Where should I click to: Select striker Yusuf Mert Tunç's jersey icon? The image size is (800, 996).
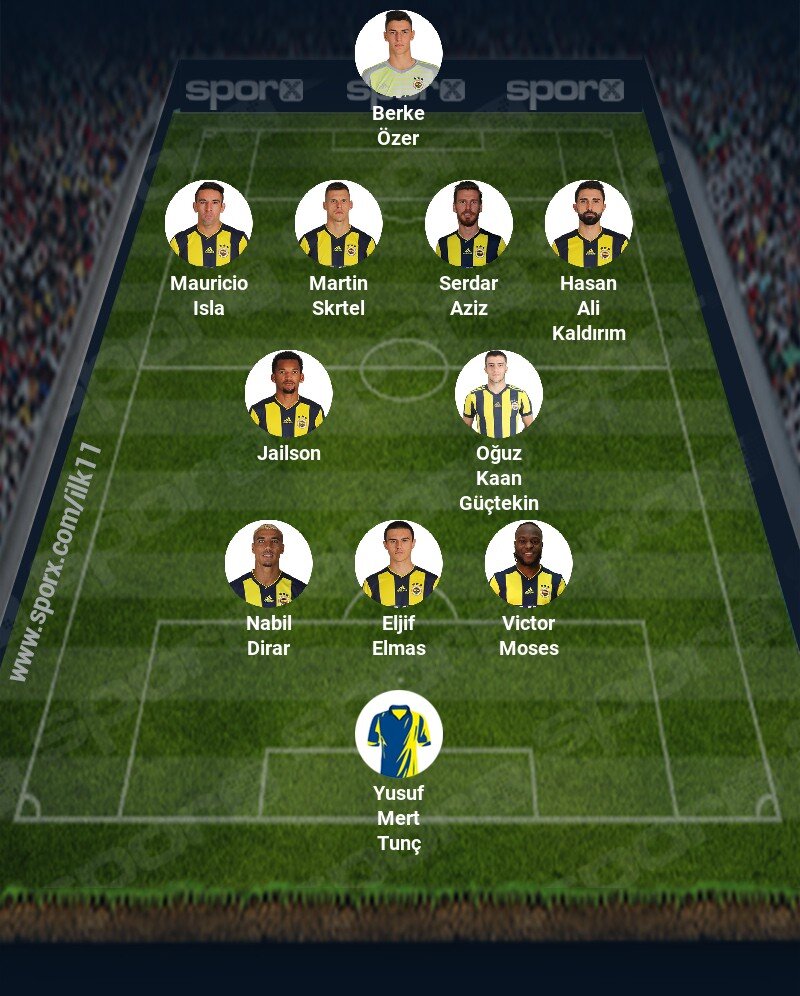pyautogui.click(x=398, y=734)
